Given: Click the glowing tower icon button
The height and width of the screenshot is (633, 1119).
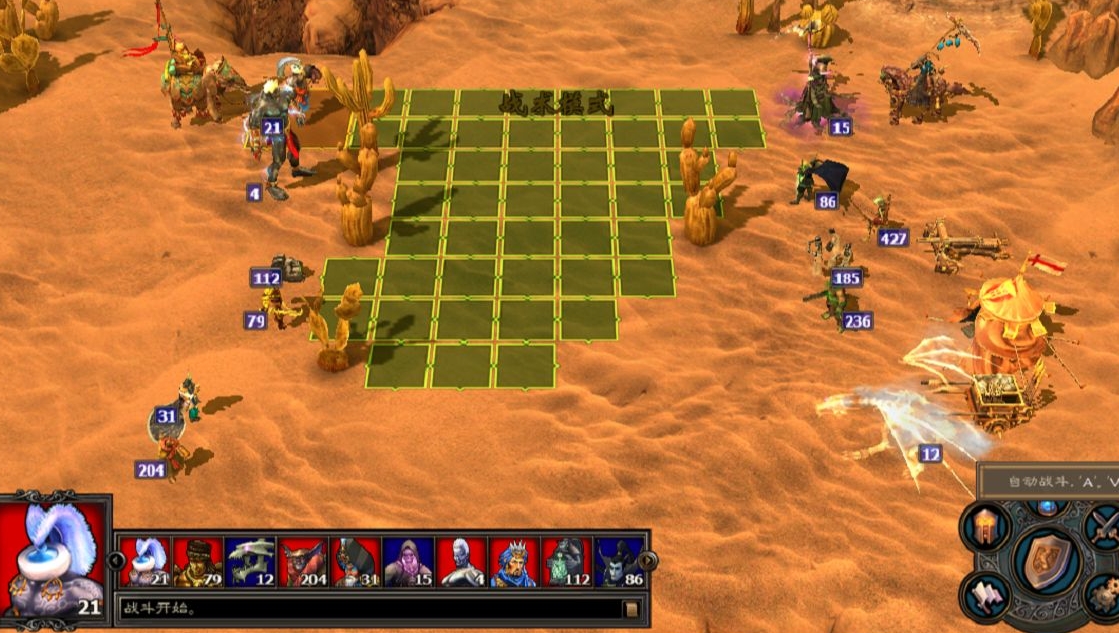Looking at the screenshot, I should click(x=984, y=525).
